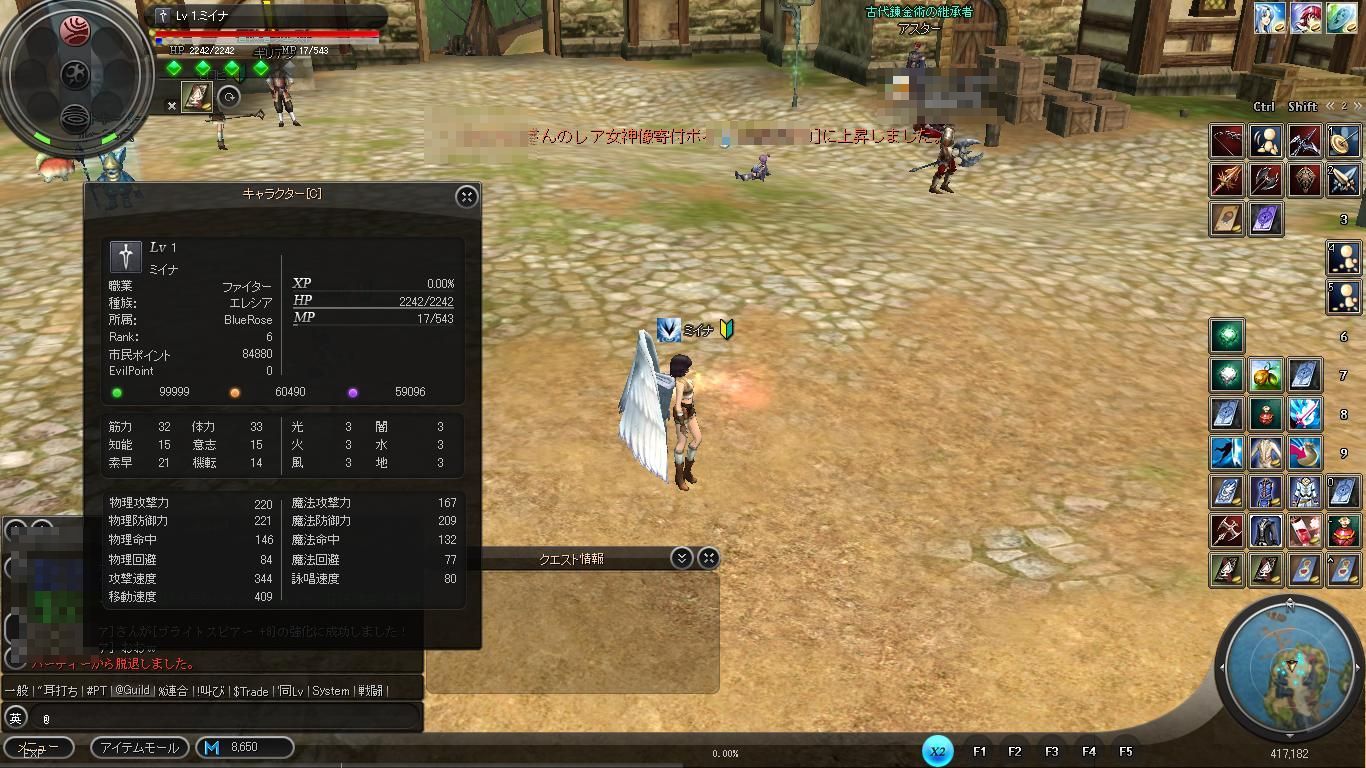Open the アイテムモール item mall
This screenshot has width=1366, height=768.
pos(139,747)
